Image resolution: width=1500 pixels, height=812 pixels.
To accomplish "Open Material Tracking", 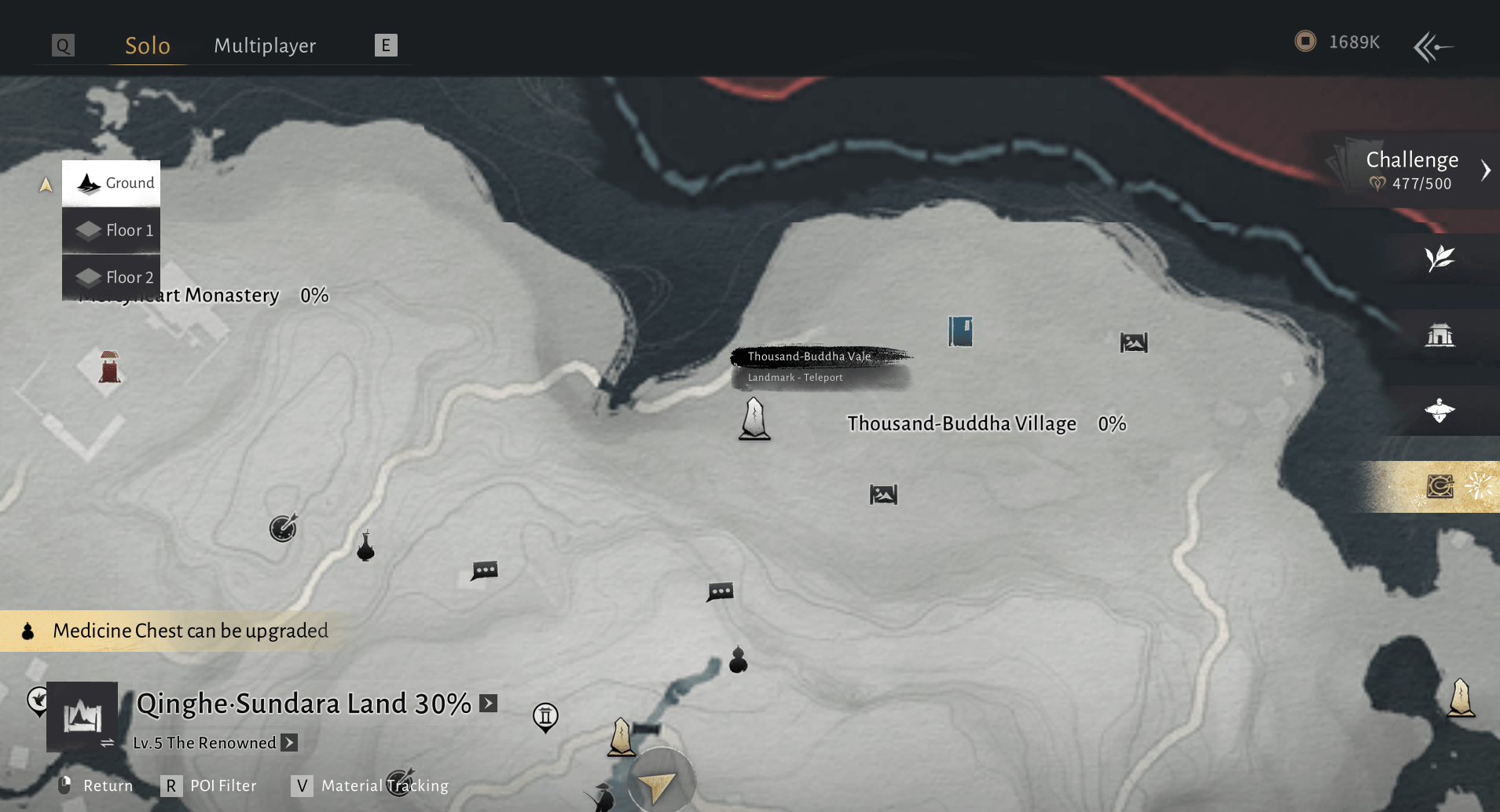I will pyautogui.click(x=370, y=785).
